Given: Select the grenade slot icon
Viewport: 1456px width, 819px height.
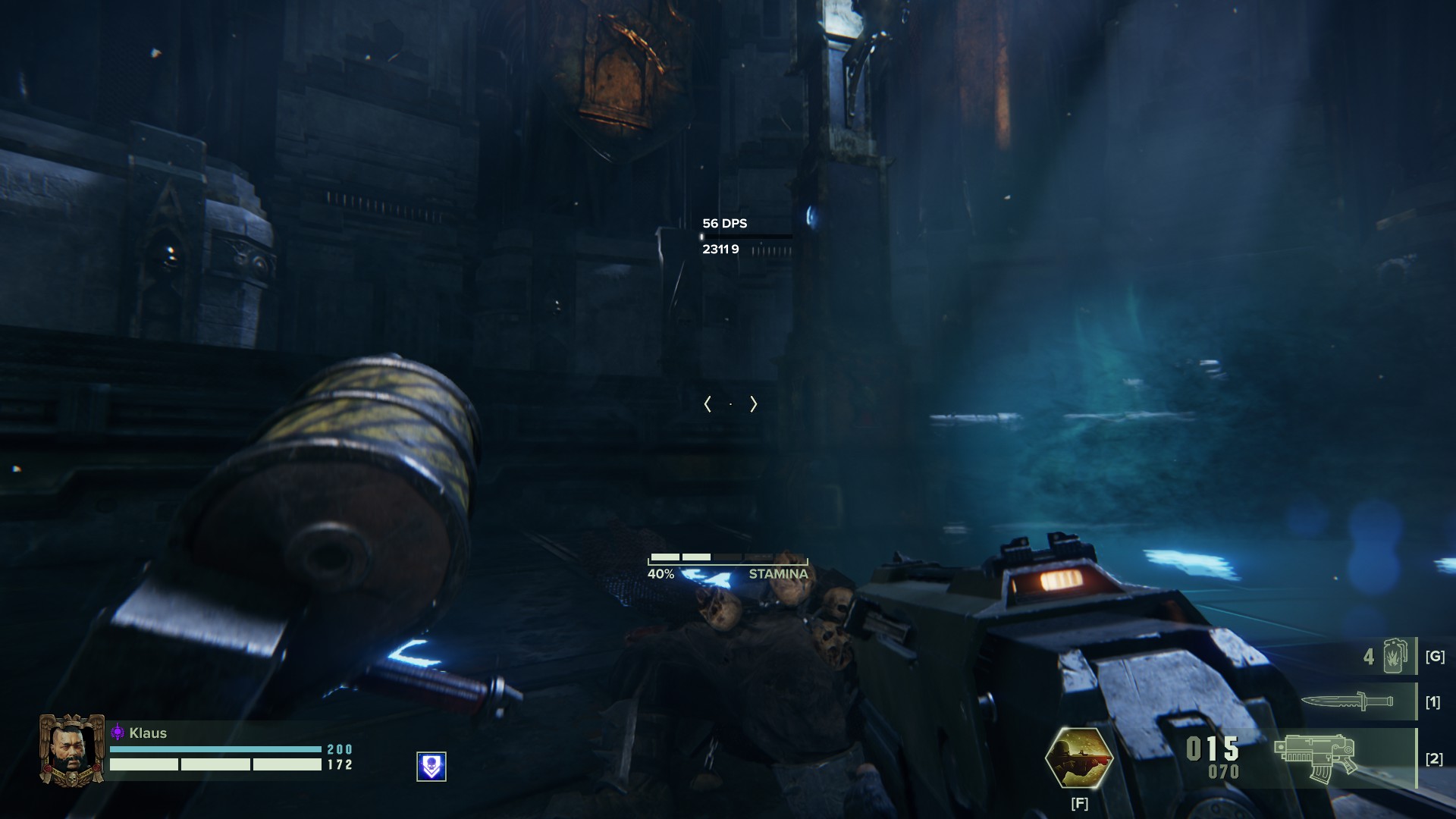Looking at the screenshot, I should click(x=1395, y=656).
